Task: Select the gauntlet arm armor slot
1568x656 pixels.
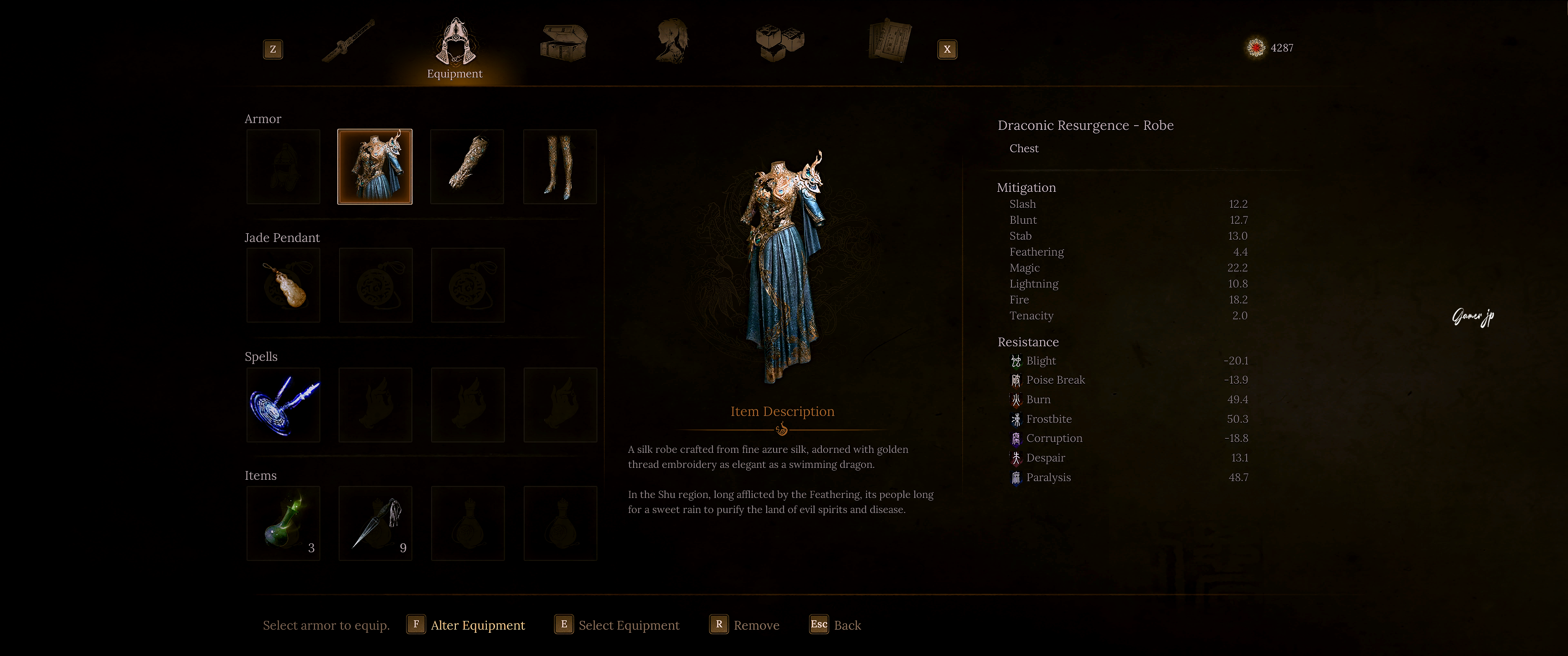Action: 468,167
